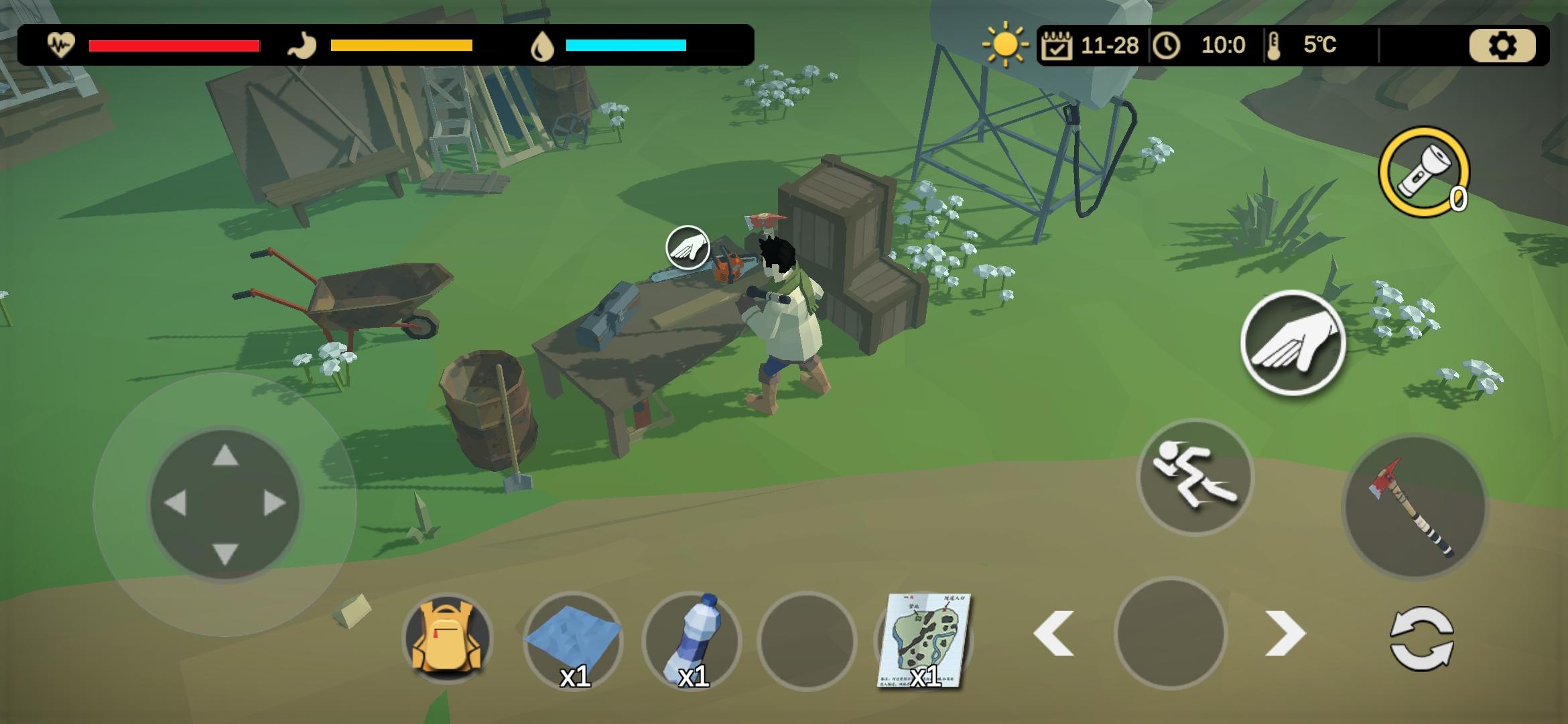
Task: Pick up chainsaw via small hand icon
Action: point(688,247)
